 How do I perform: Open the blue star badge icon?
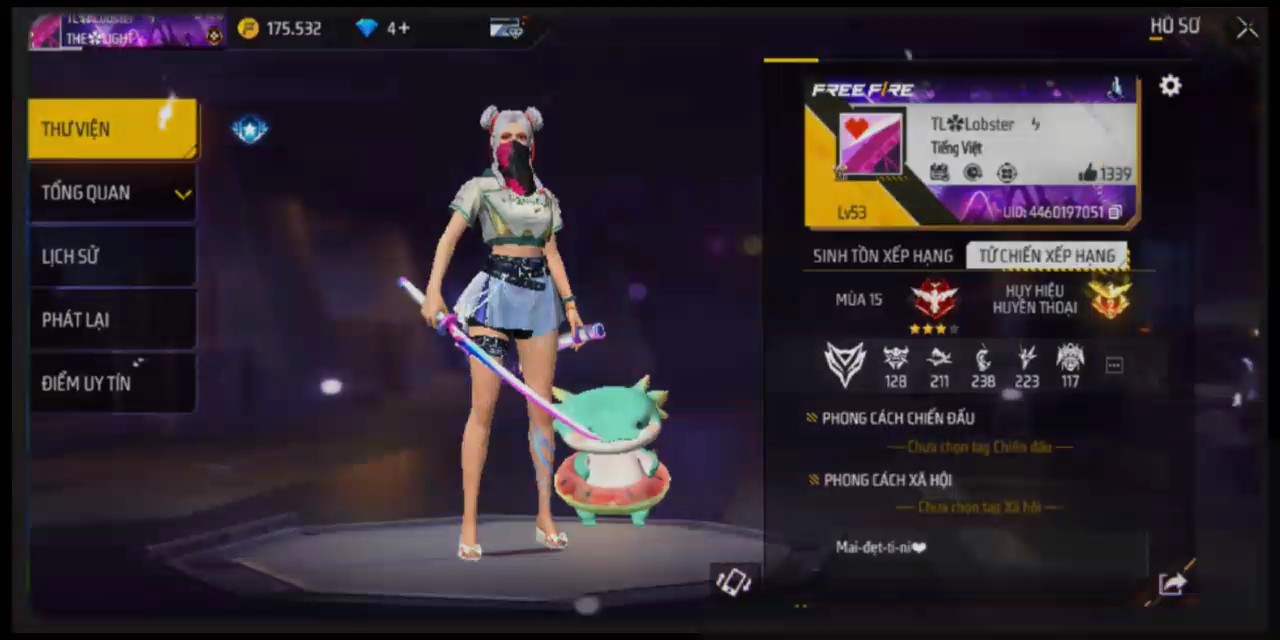249,129
